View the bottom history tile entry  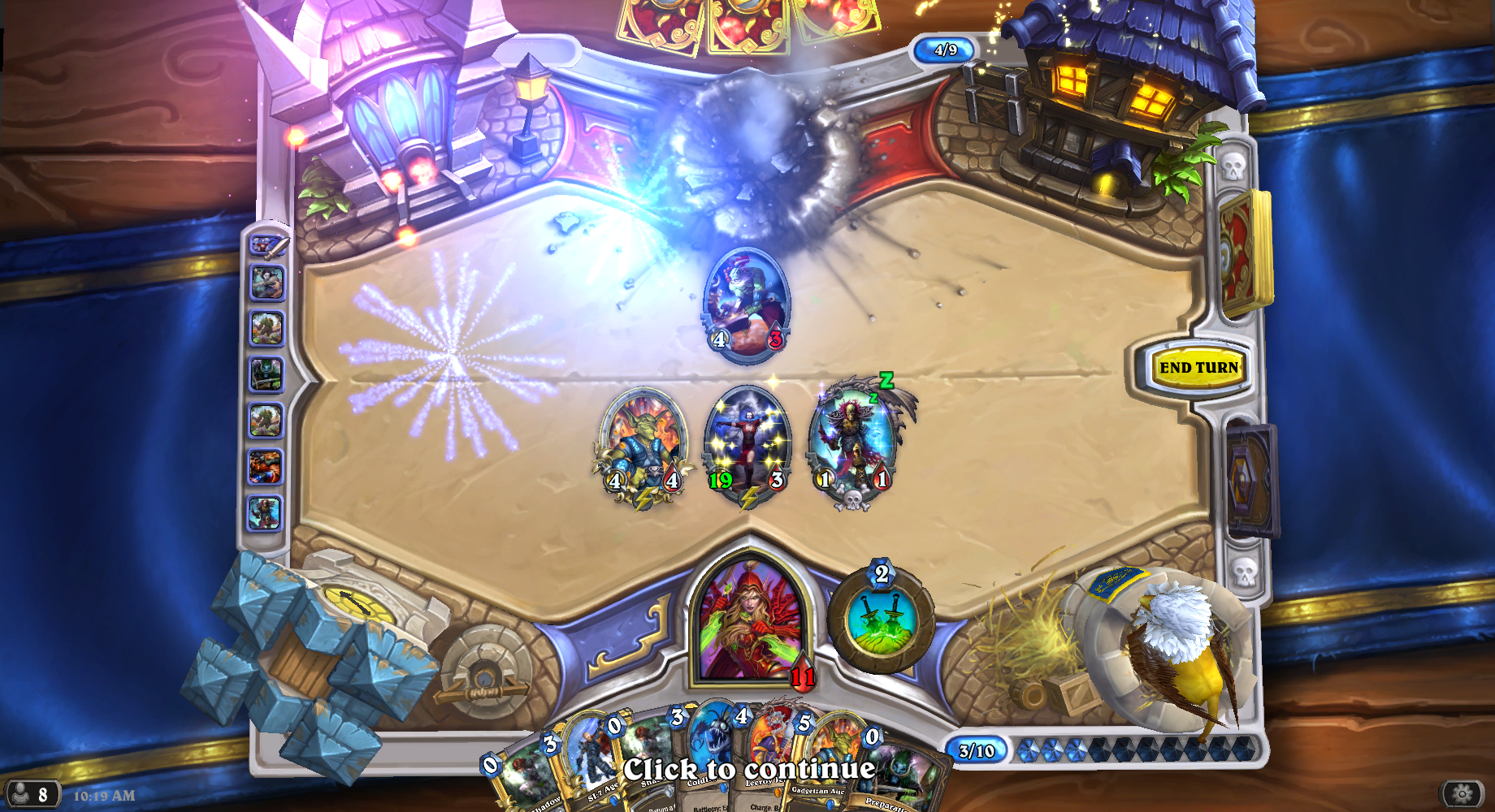coord(266,513)
